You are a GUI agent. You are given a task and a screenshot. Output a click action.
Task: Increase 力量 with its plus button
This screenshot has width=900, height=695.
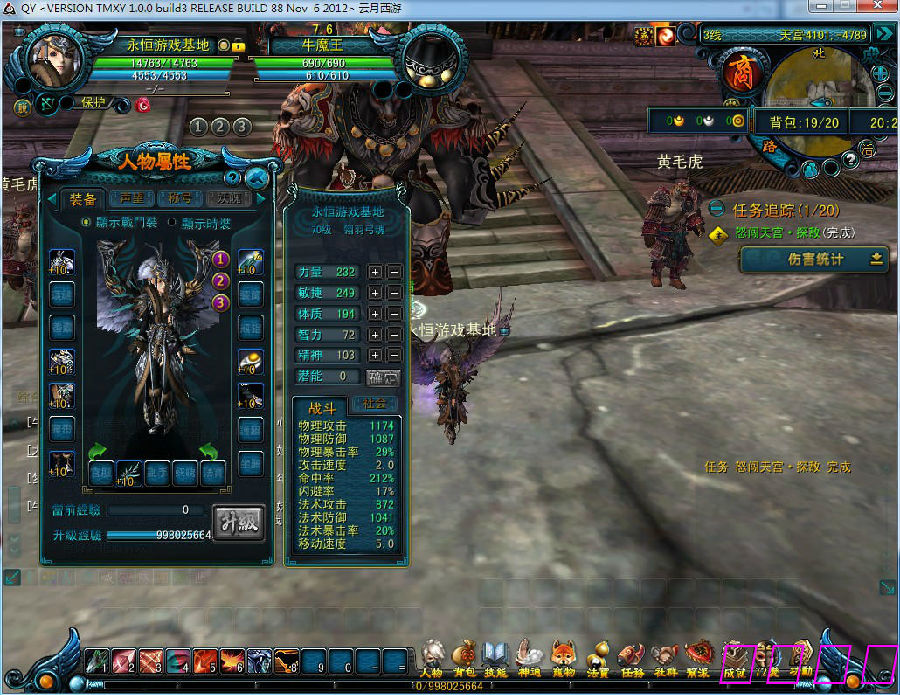(x=375, y=272)
